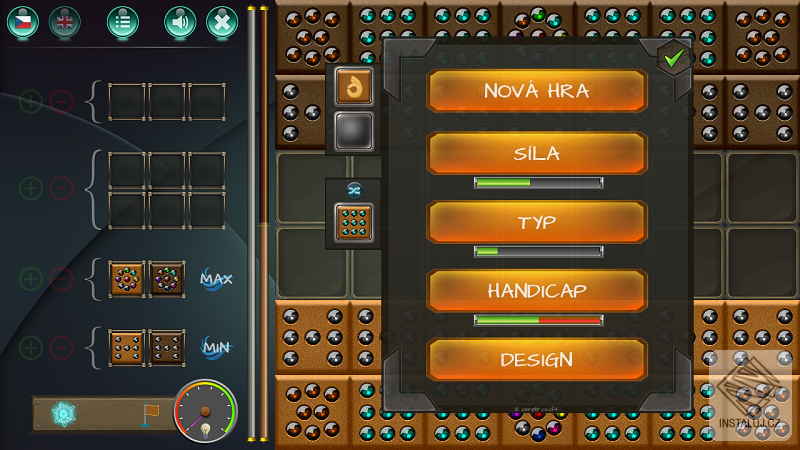Click the orange flag icon
Screen dimensions: 800x450
(x=150, y=413)
